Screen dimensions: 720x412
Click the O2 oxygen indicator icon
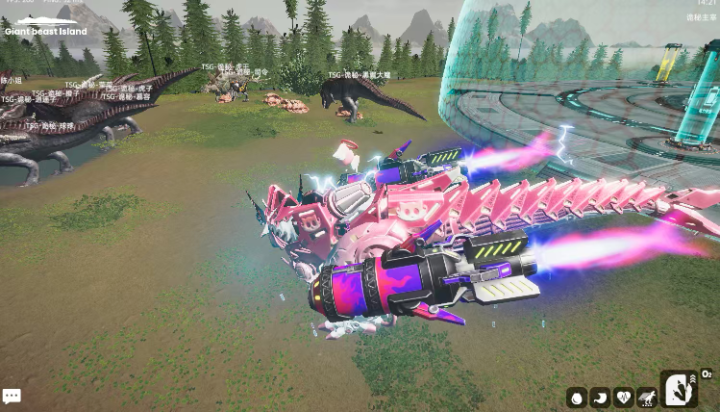[707, 374]
